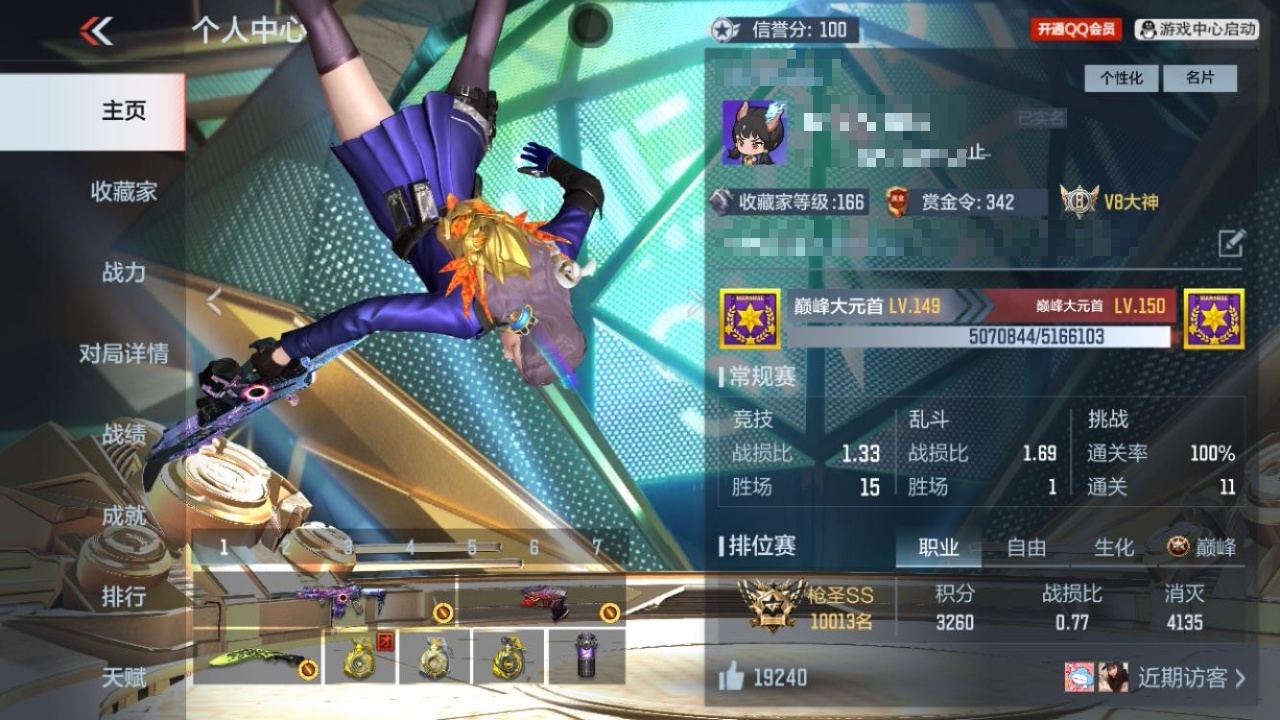Choose the 巅峰 ranked tab

pyautogui.click(x=1202, y=548)
